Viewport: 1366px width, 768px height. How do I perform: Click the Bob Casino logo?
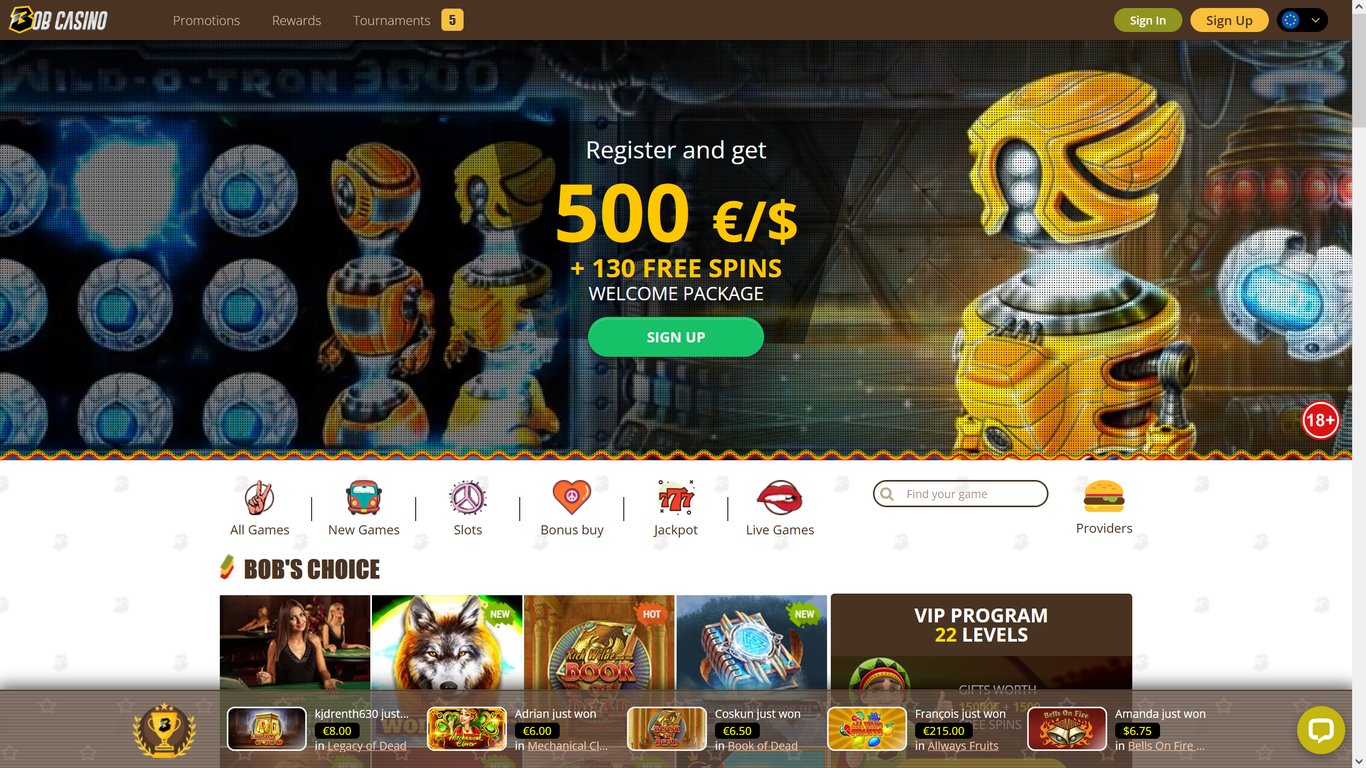[58, 18]
